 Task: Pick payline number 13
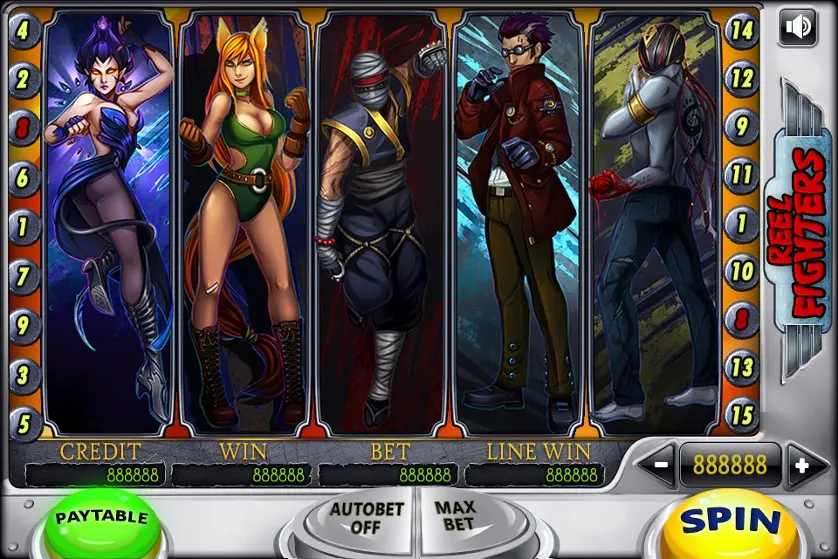741,366
